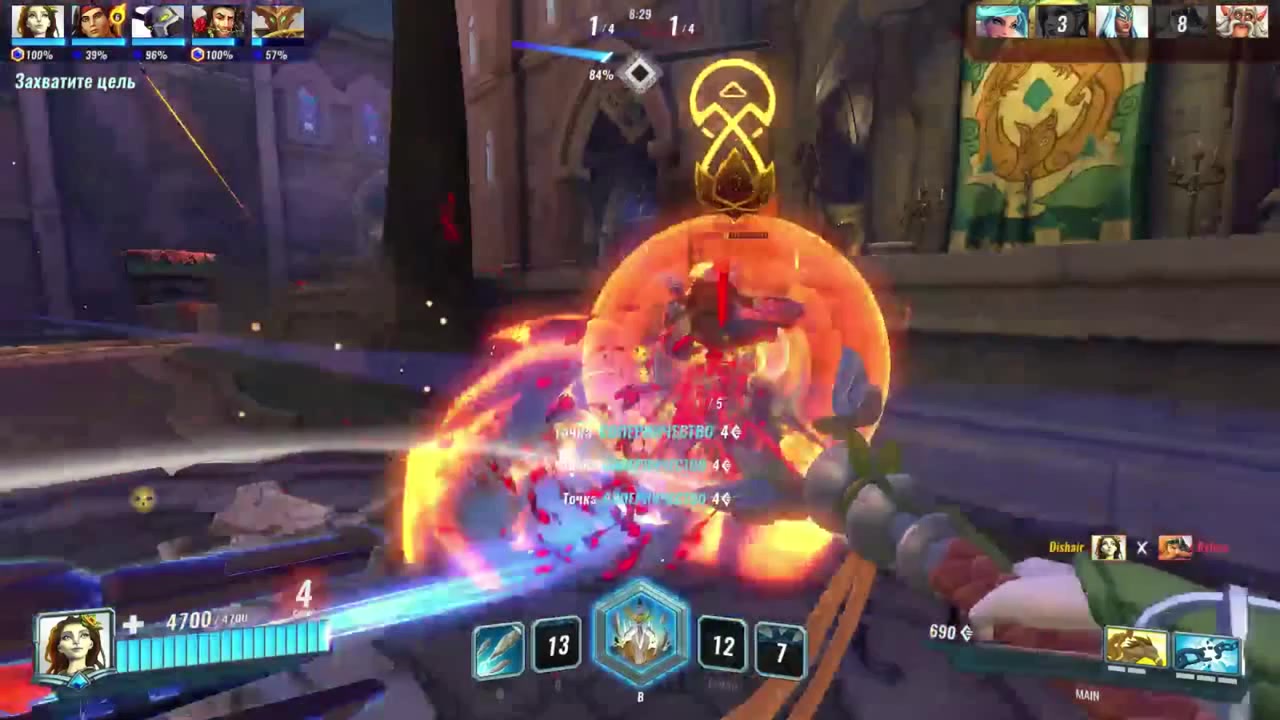Click the capture point diamond objective icon

[x=639, y=73]
